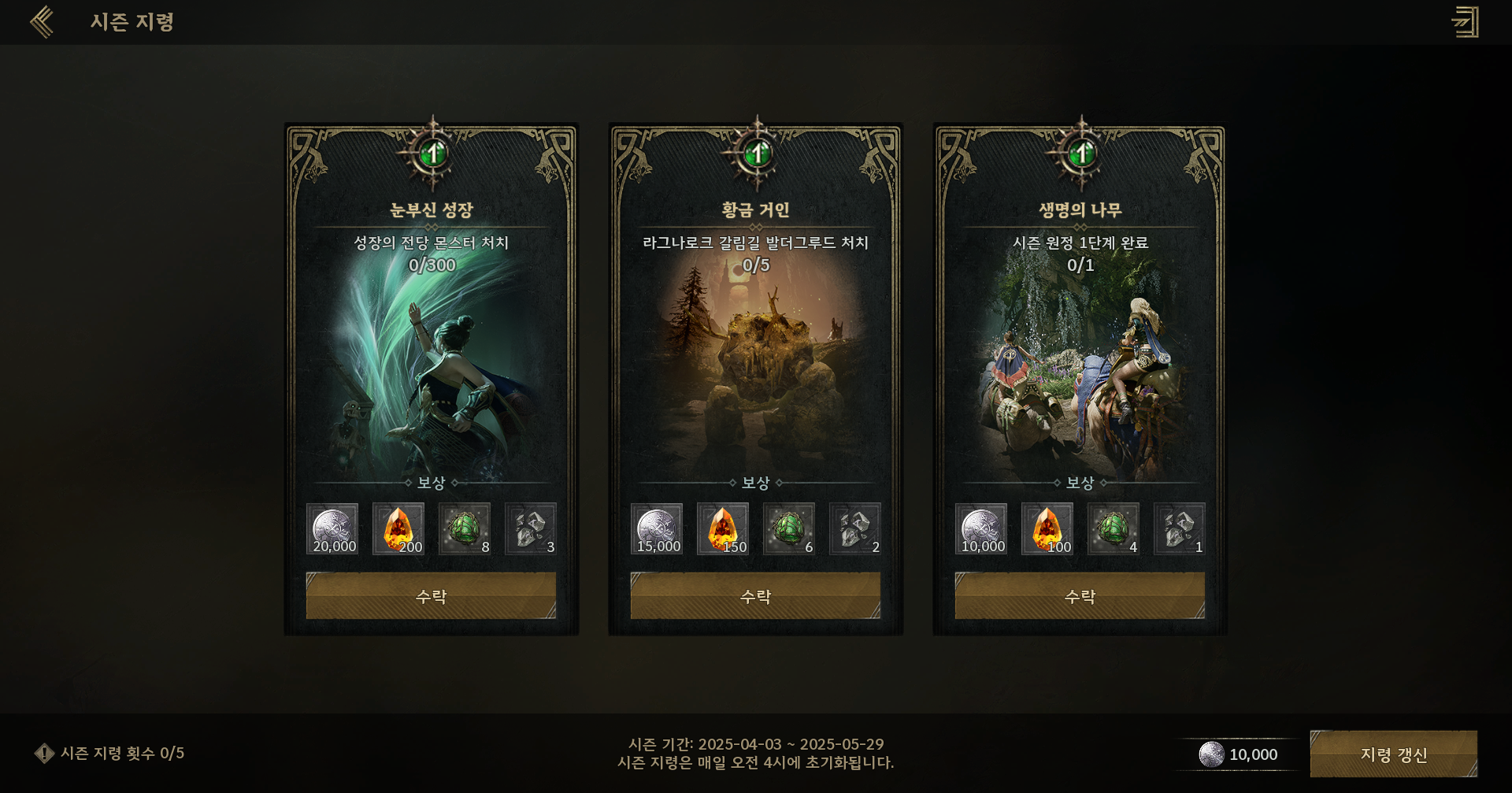Accept the 생명의 나무 season order

pyautogui.click(x=1080, y=596)
